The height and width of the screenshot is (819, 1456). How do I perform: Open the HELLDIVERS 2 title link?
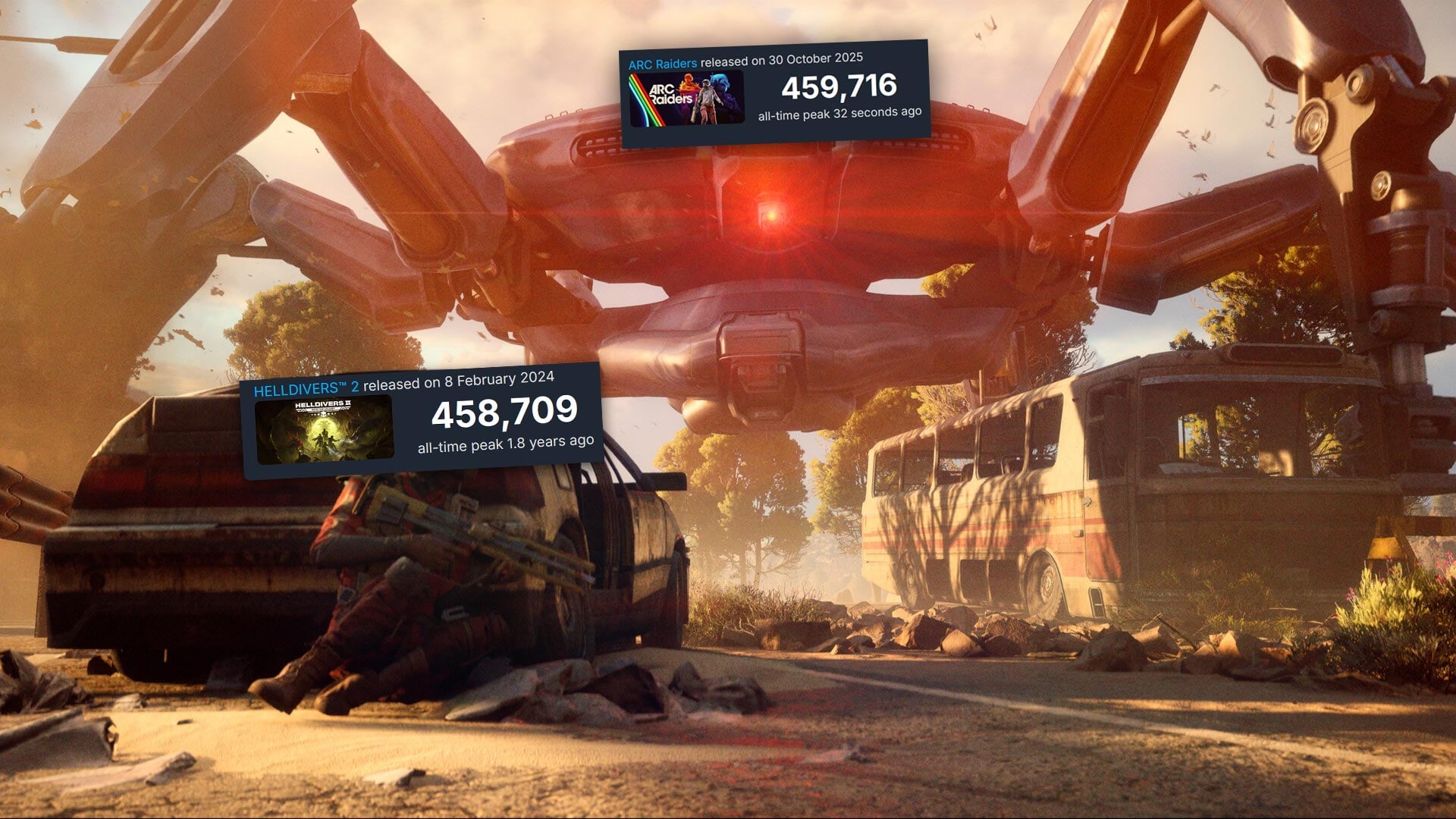306,390
